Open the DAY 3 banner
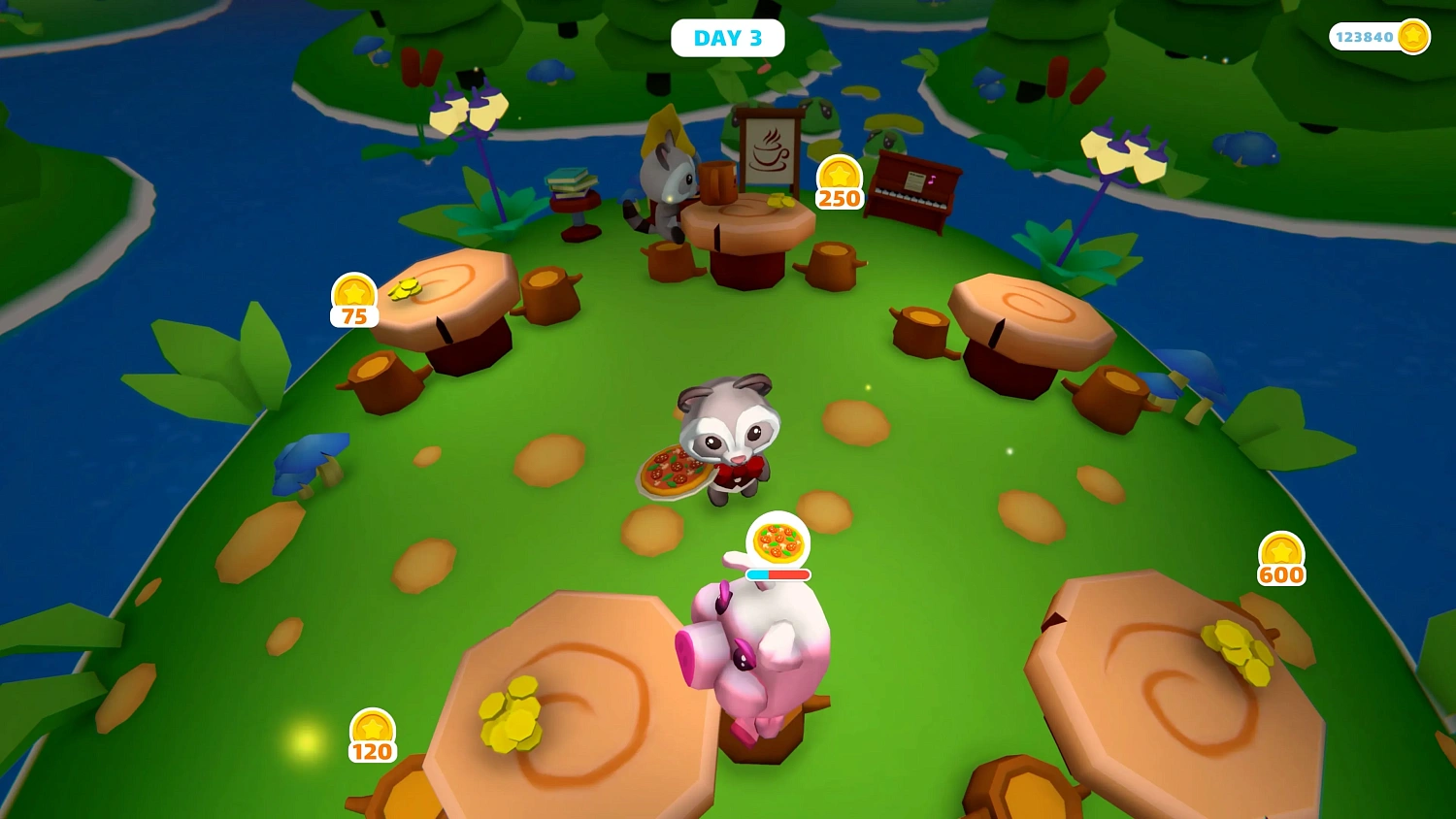 pos(728,37)
